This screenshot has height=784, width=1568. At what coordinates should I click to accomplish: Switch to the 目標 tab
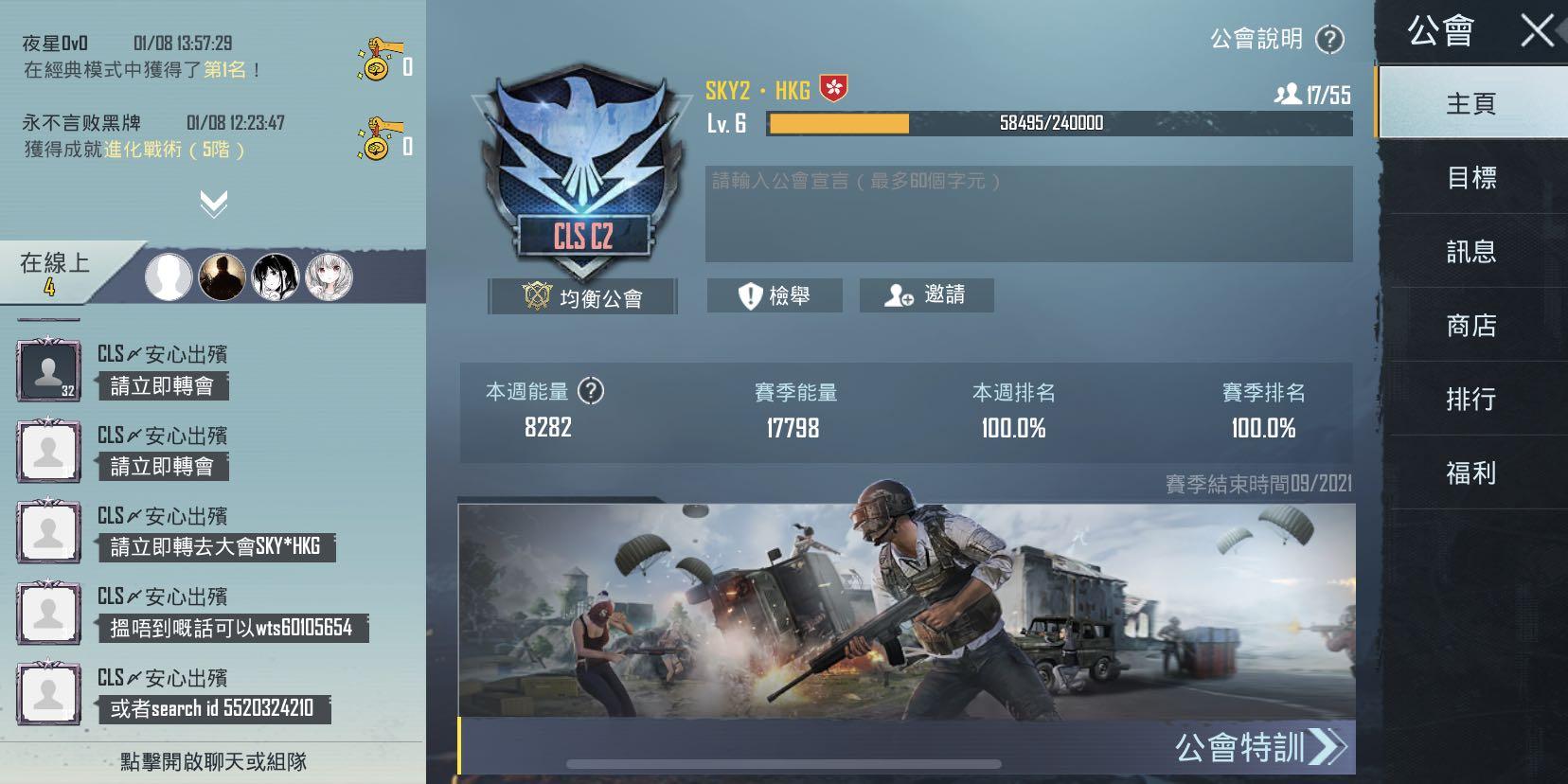click(1475, 178)
